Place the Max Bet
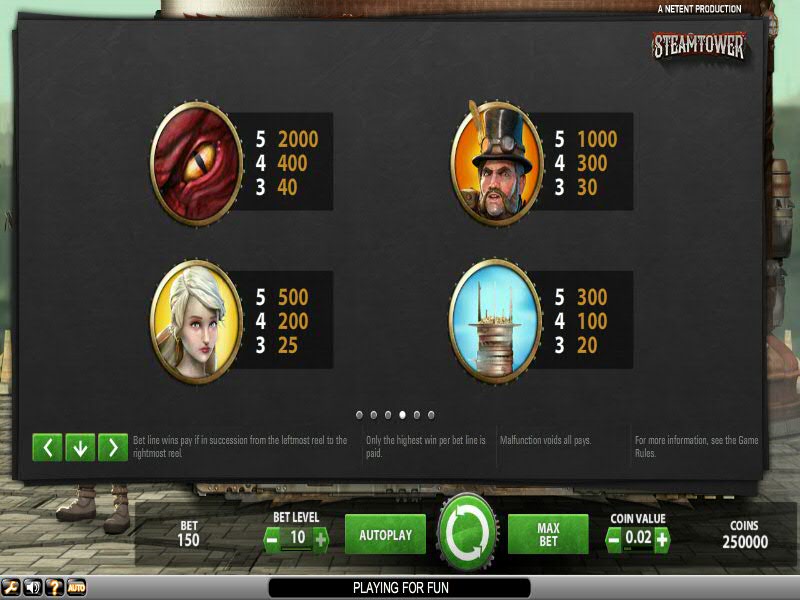This screenshot has height=600, width=800. pyautogui.click(x=547, y=535)
